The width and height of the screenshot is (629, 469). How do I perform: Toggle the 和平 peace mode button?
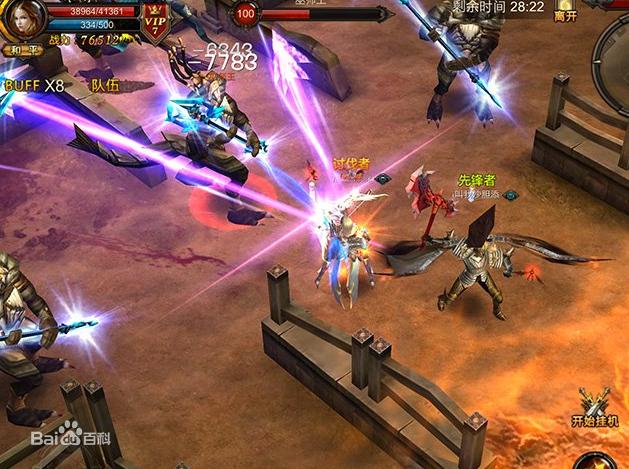22,48
